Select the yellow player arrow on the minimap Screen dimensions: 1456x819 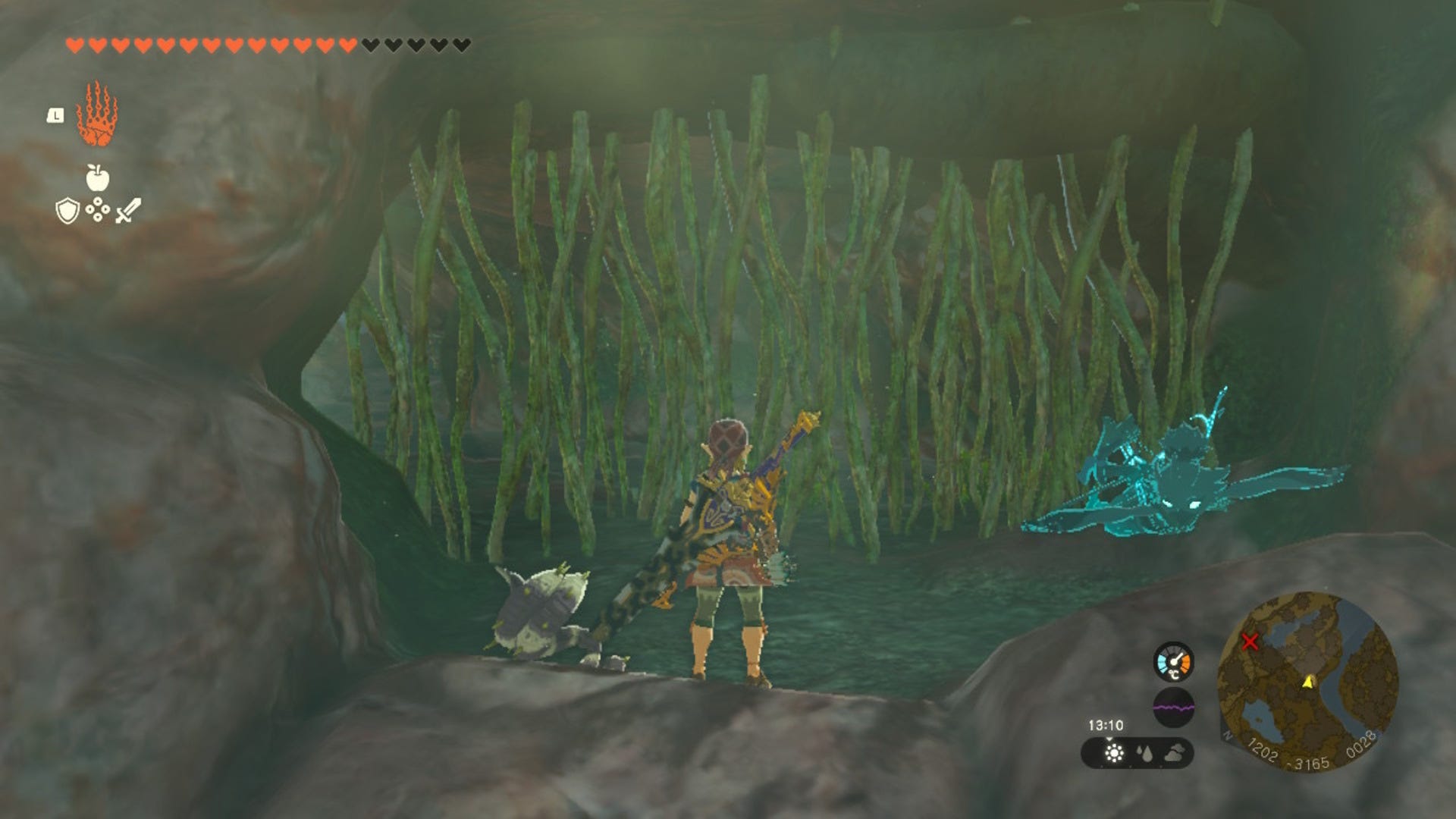(x=1308, y=682)
